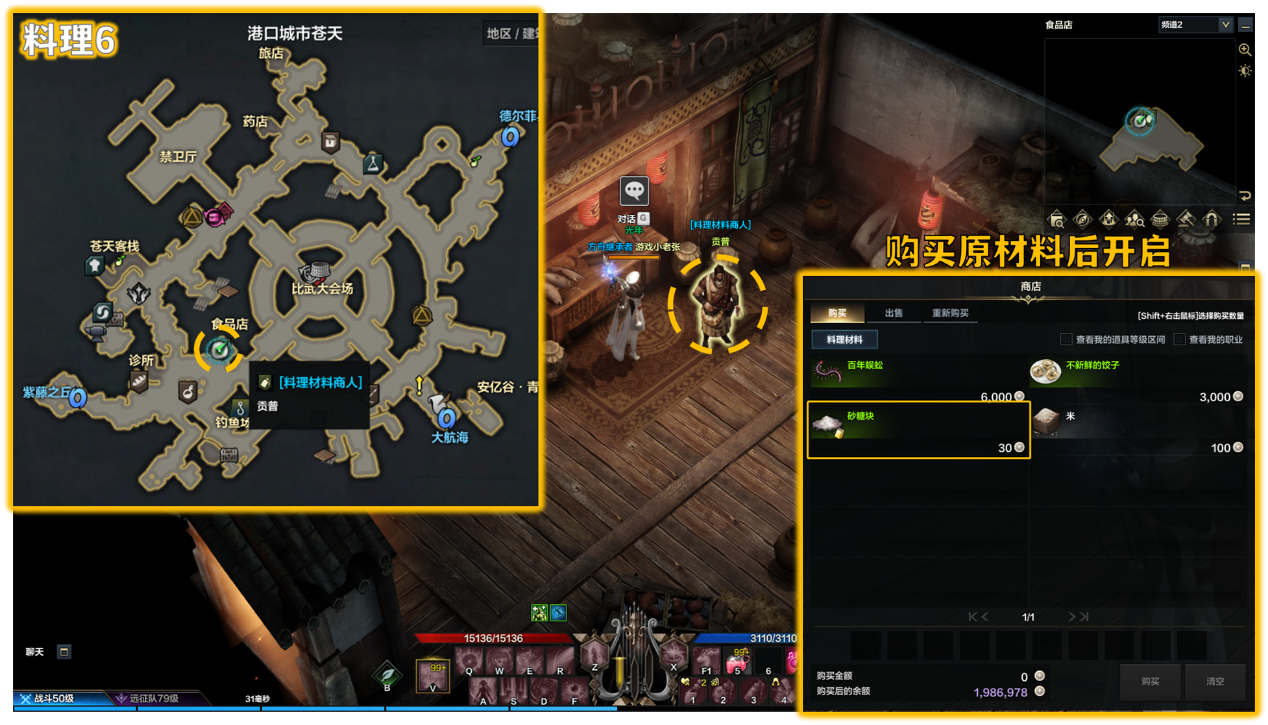The height and width of the screenshot is (725, 1268).
Task: Zoom in the minimap with magnifier
Action: coord(1245,49)
